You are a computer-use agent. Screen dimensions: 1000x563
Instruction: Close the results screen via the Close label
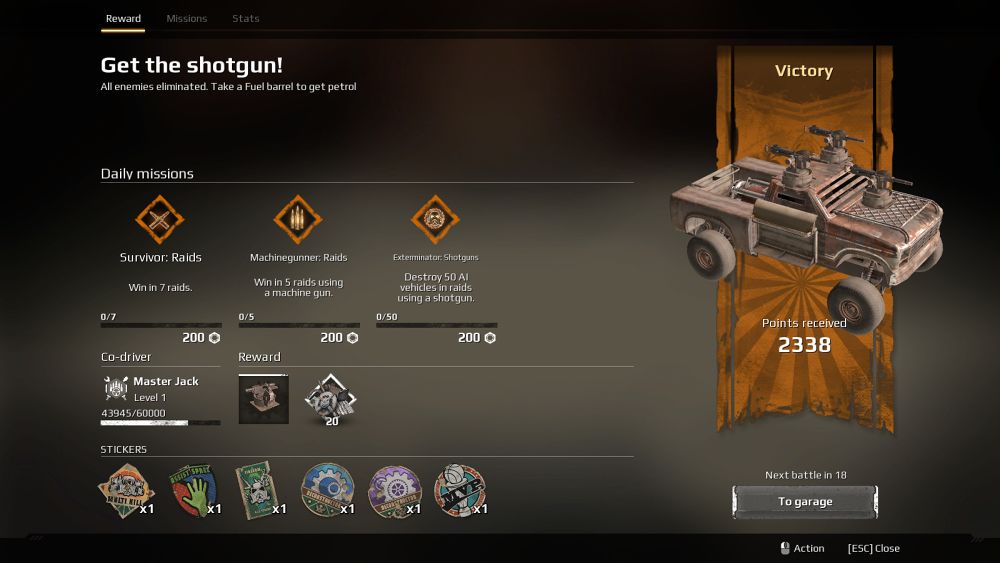[x=873, y=548]
